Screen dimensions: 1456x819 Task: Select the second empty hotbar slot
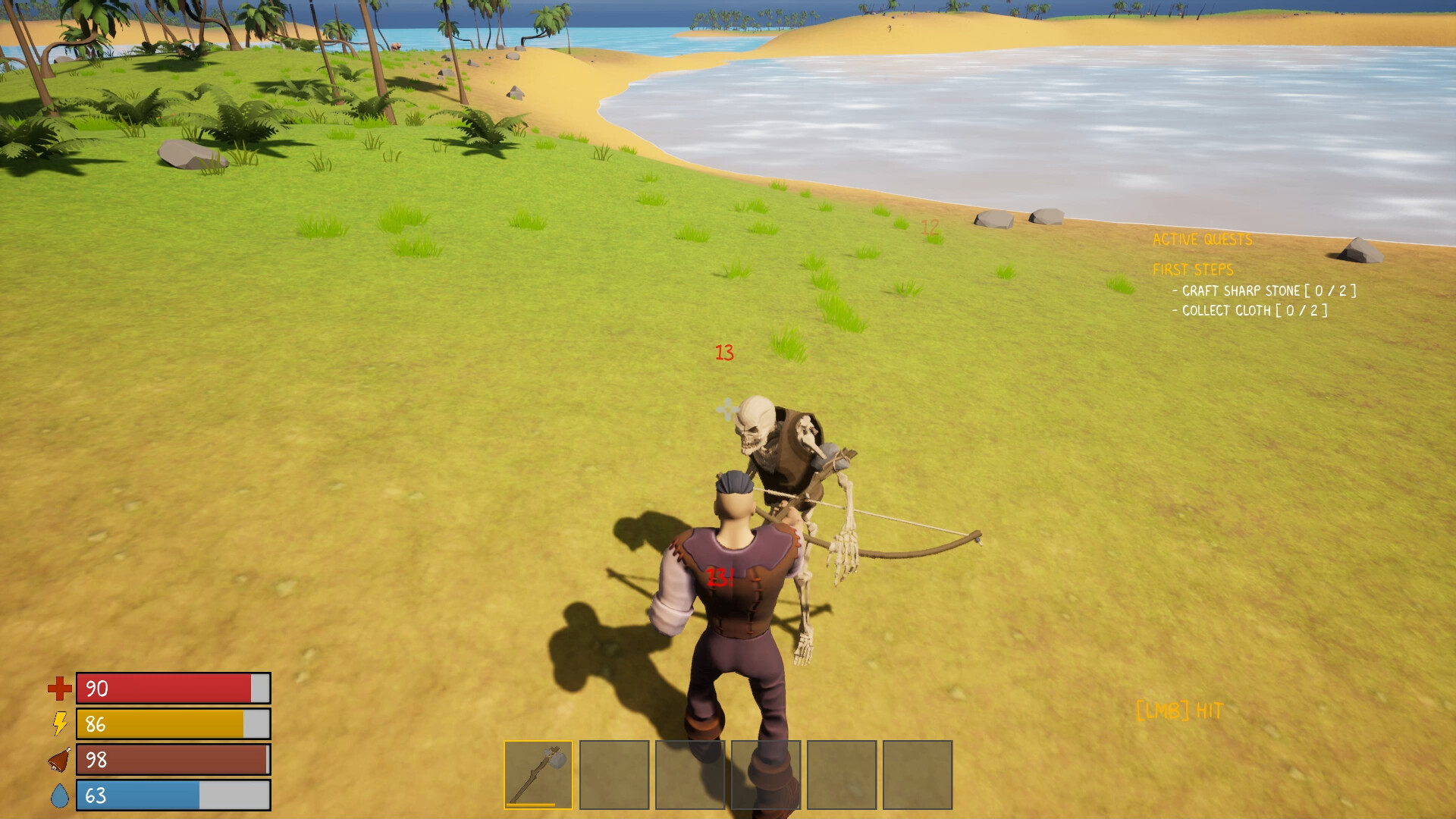coord(614,775)
